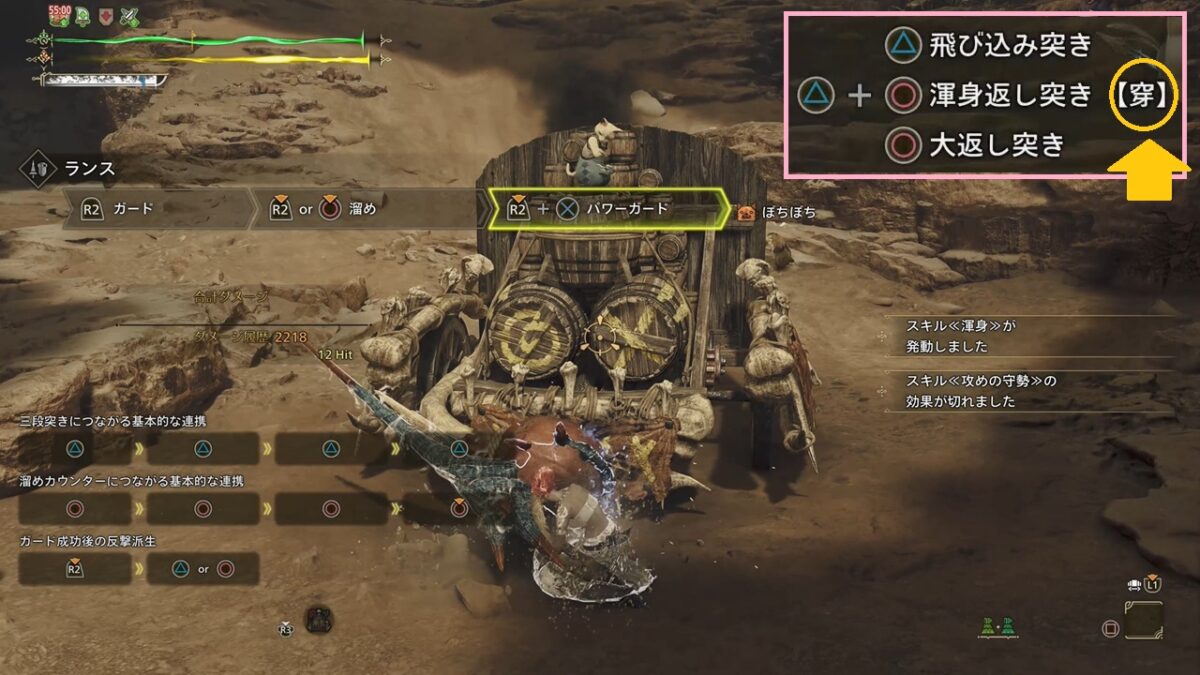
Task: Choose the 大返し突き move label
Action: (997, 146)
